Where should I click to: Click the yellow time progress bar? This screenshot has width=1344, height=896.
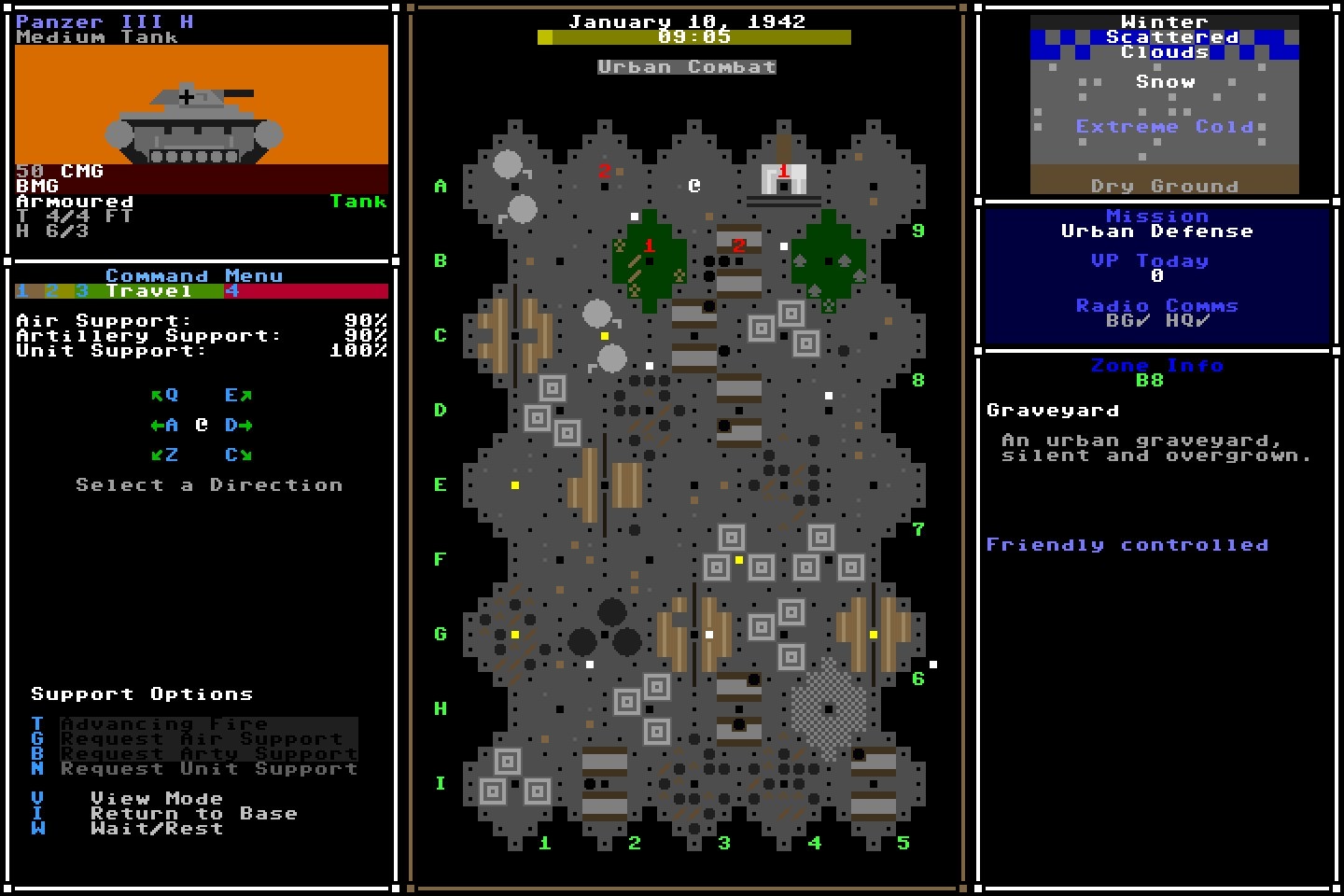[695, 38]
